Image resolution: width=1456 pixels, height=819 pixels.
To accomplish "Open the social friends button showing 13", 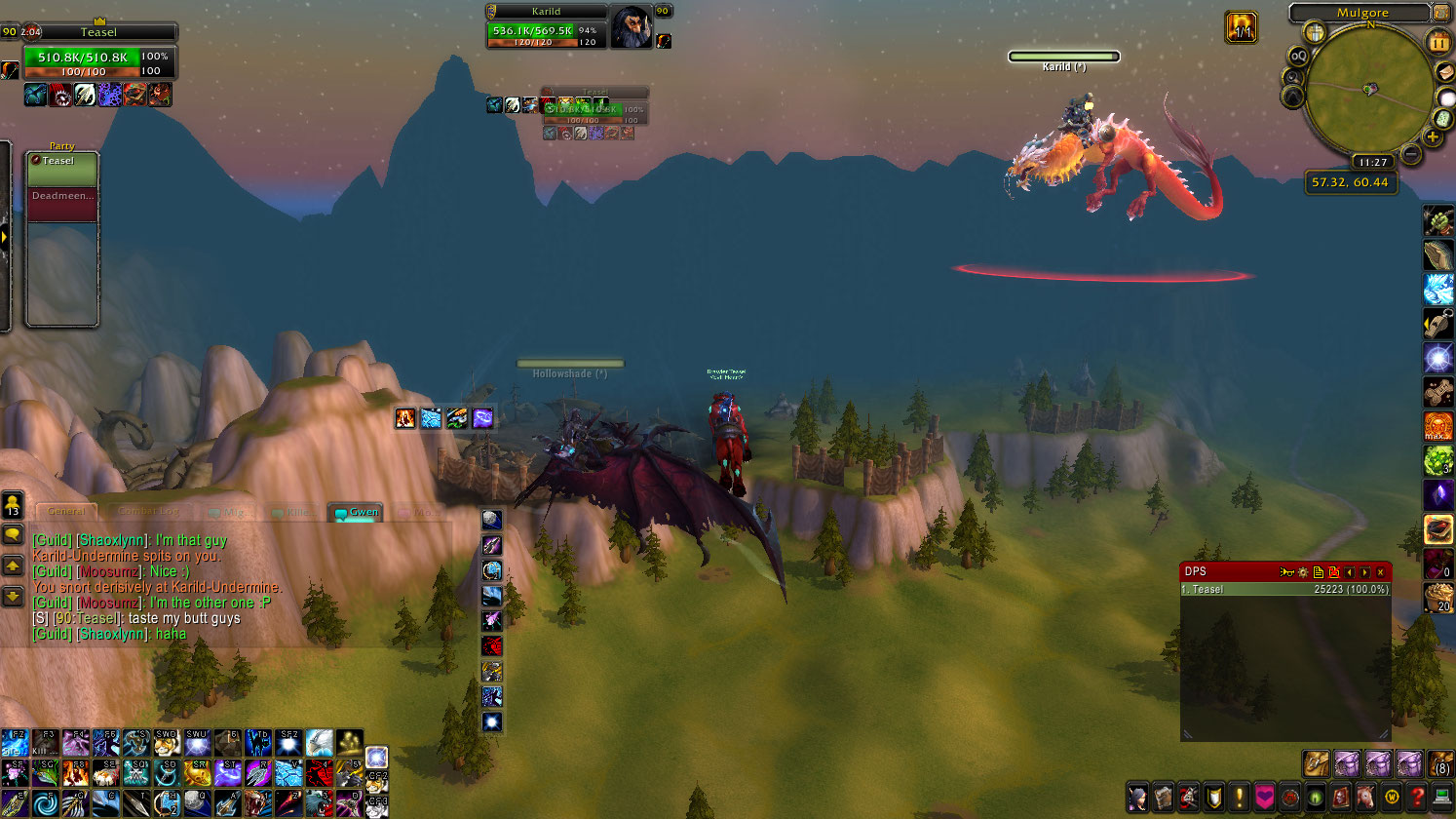I will click(13, 504).
